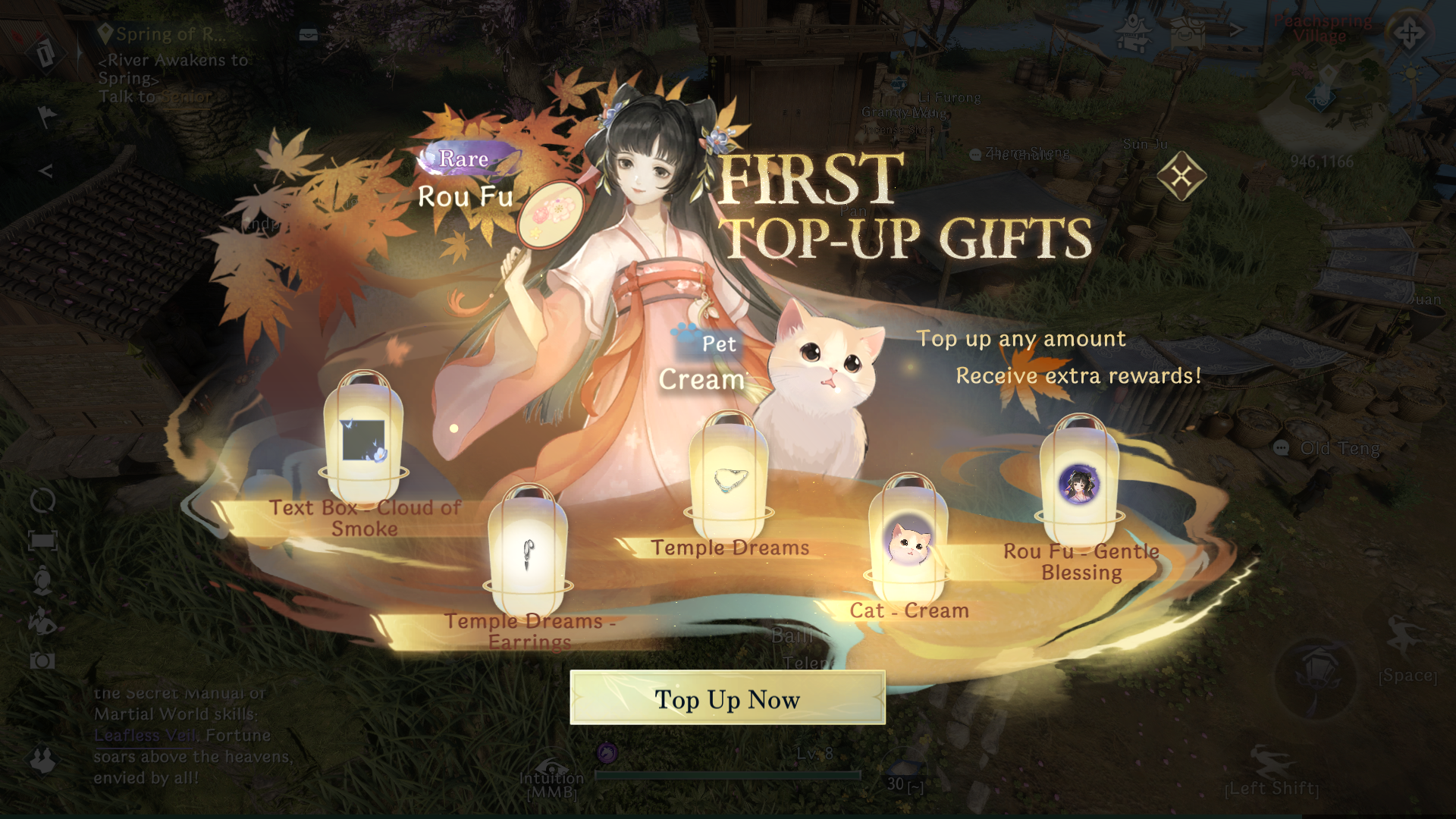Close the First Top-Up Gifts popup
The width and height of the screenshot is (1456, 819).
pos(1181,177)
